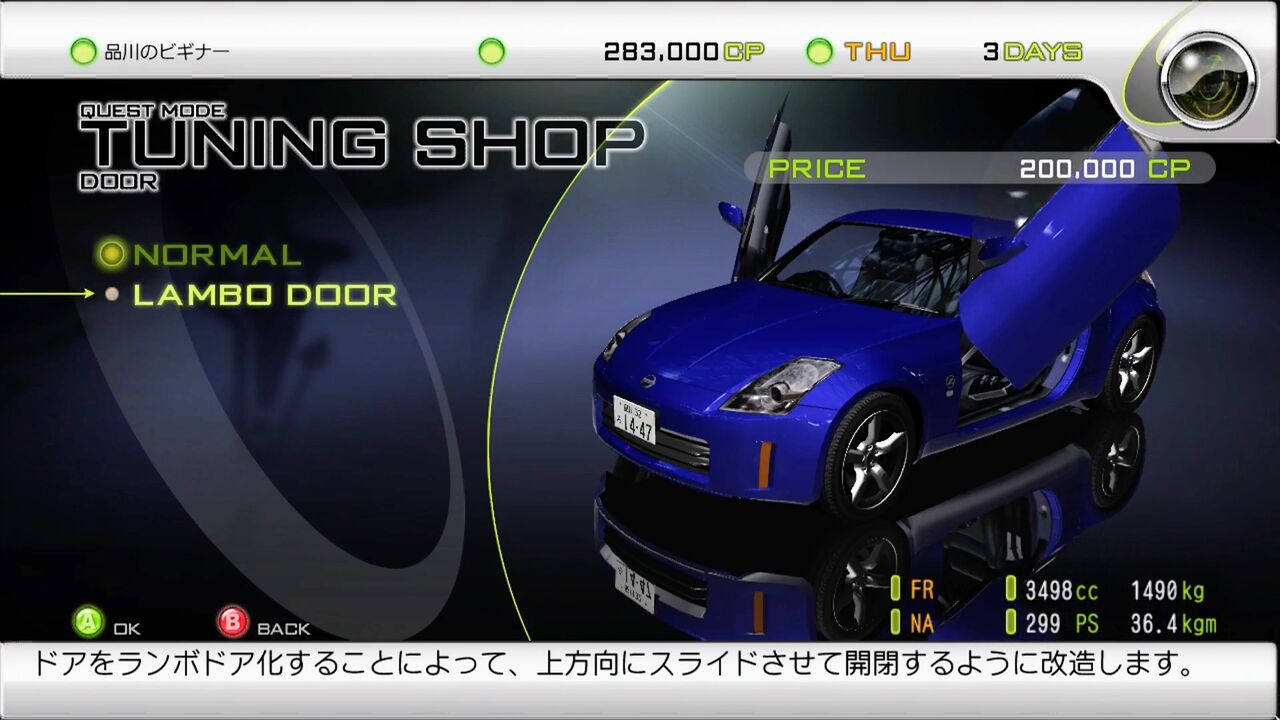The width and height of the screenshot is (1280, 720).
Task: Click the green indicator beside 品川のビギナー
Action: [x=82, y=50]
